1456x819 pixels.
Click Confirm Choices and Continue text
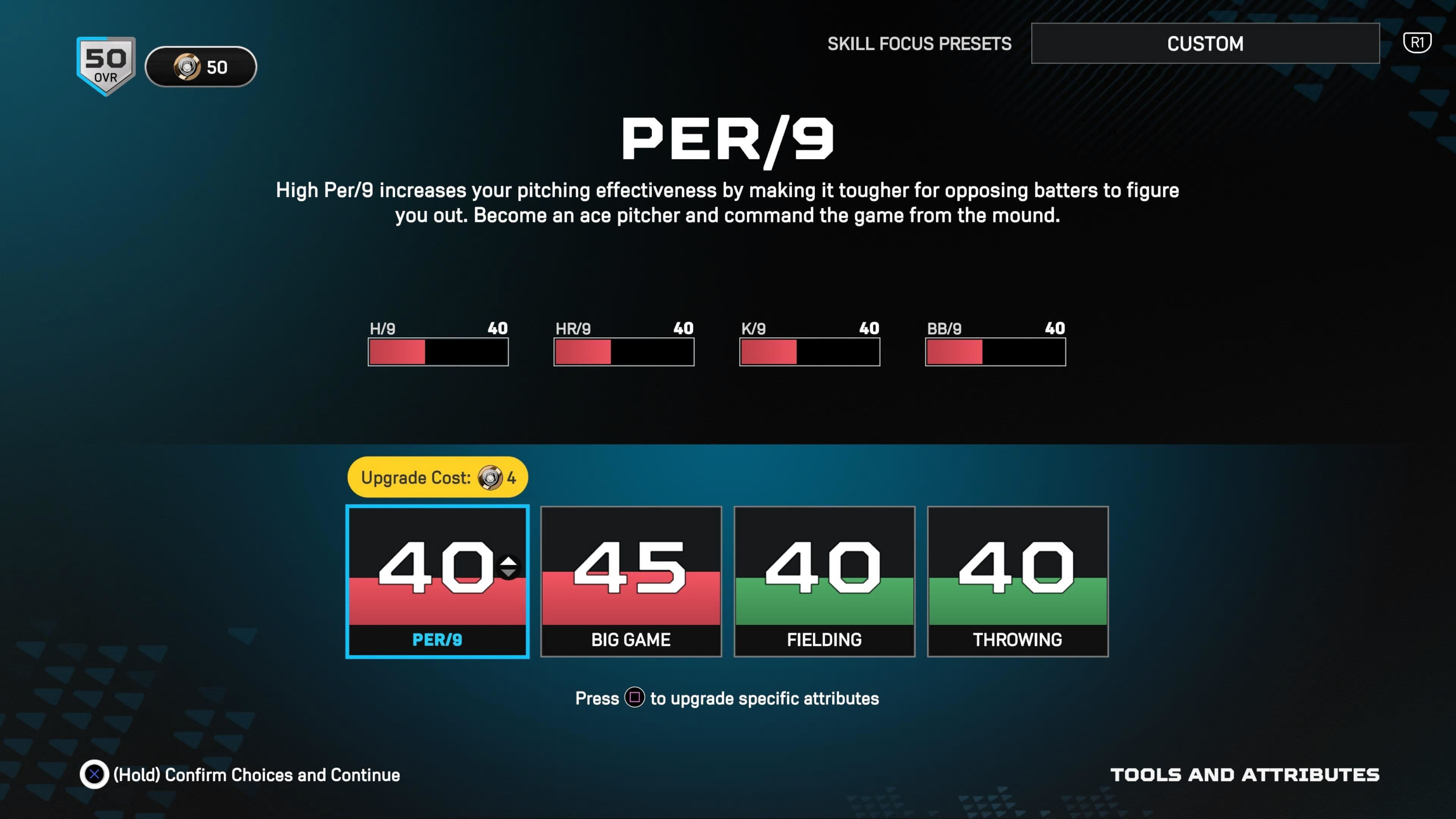pyautogui.click(x=256, y=775)
